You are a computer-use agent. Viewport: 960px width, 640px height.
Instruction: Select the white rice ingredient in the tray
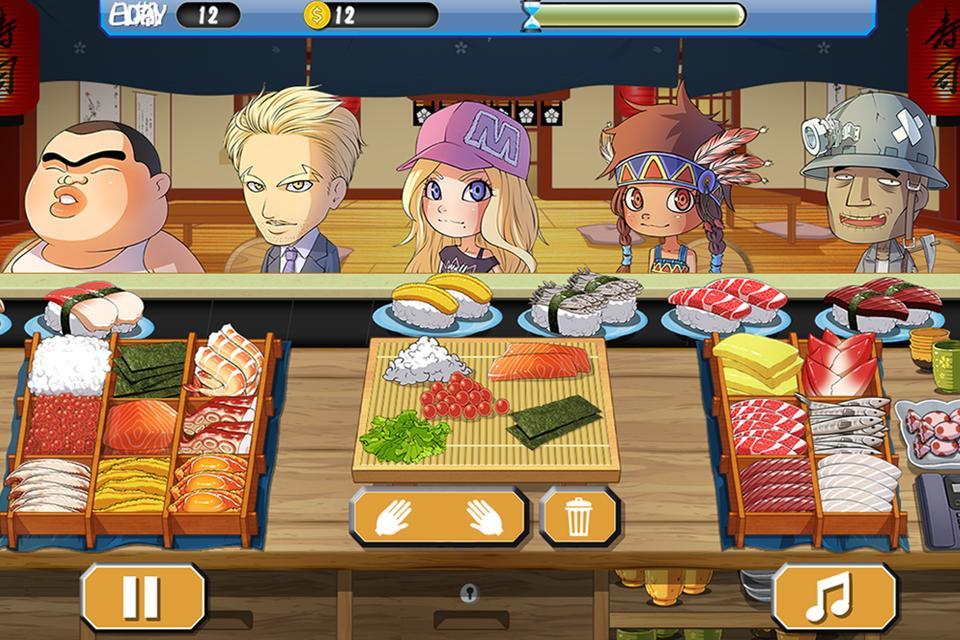click(x=68, y=365)
